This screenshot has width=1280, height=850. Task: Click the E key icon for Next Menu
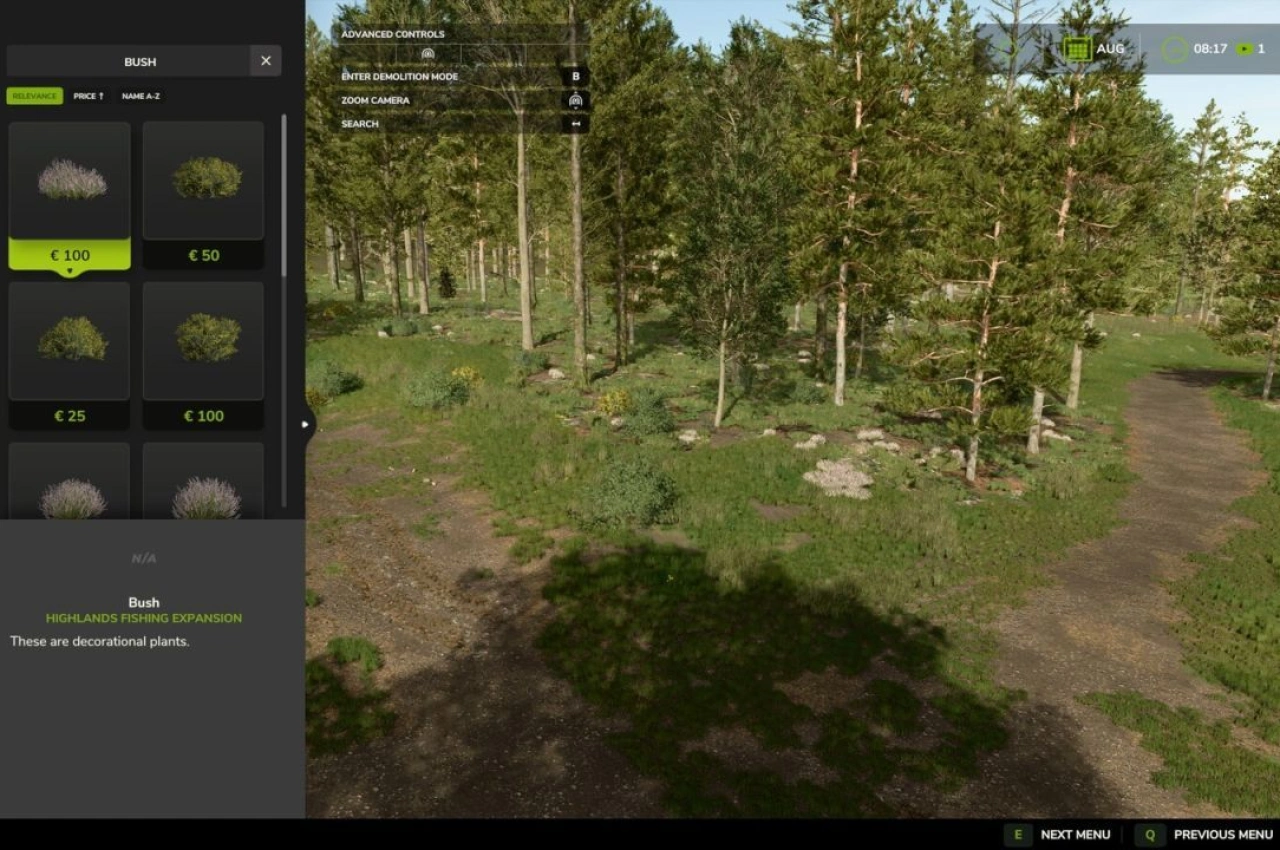tap(1018, 834)
